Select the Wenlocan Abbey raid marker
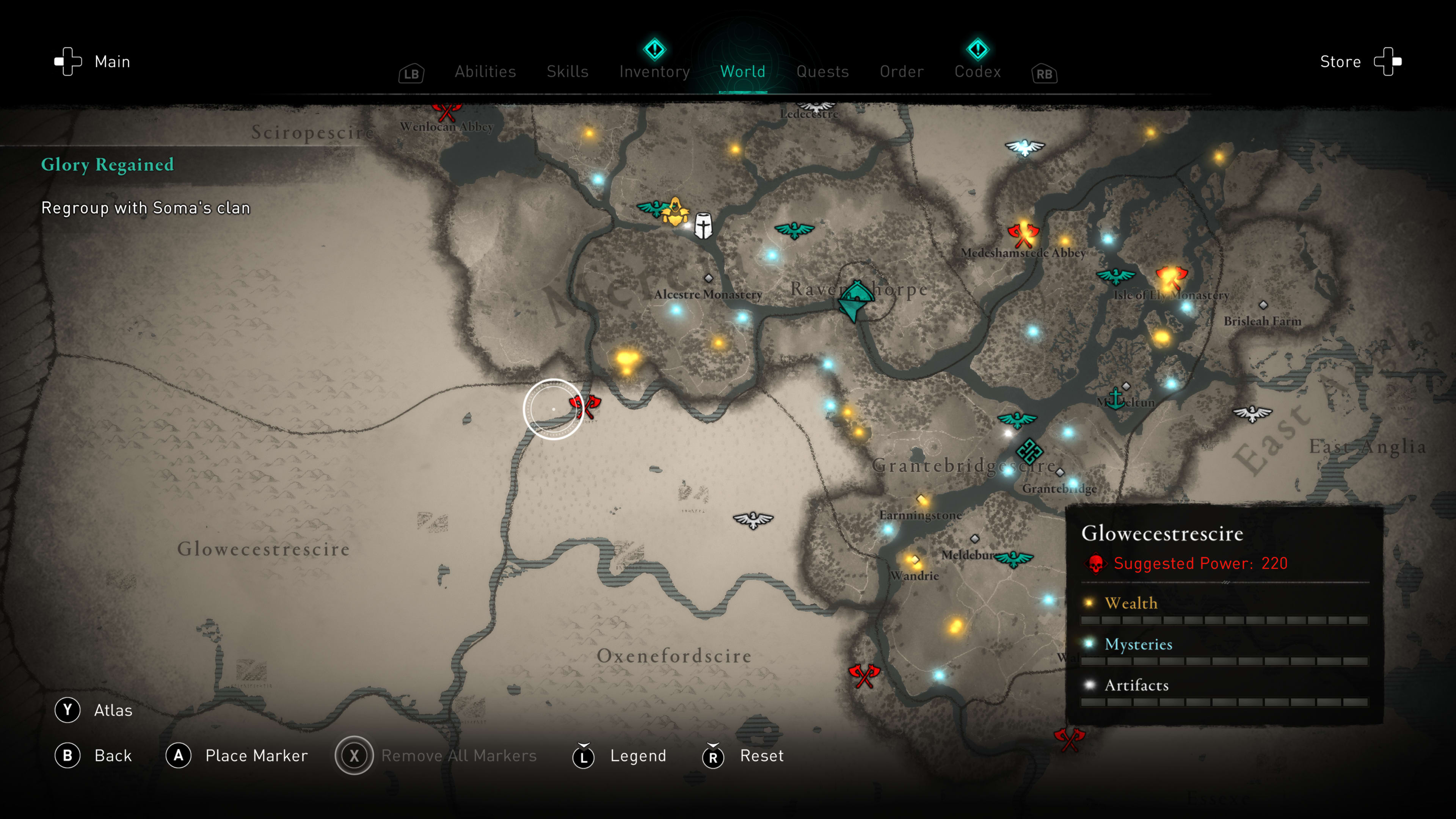The height and width of the screenshot is (819, 1456). [447, 111]
